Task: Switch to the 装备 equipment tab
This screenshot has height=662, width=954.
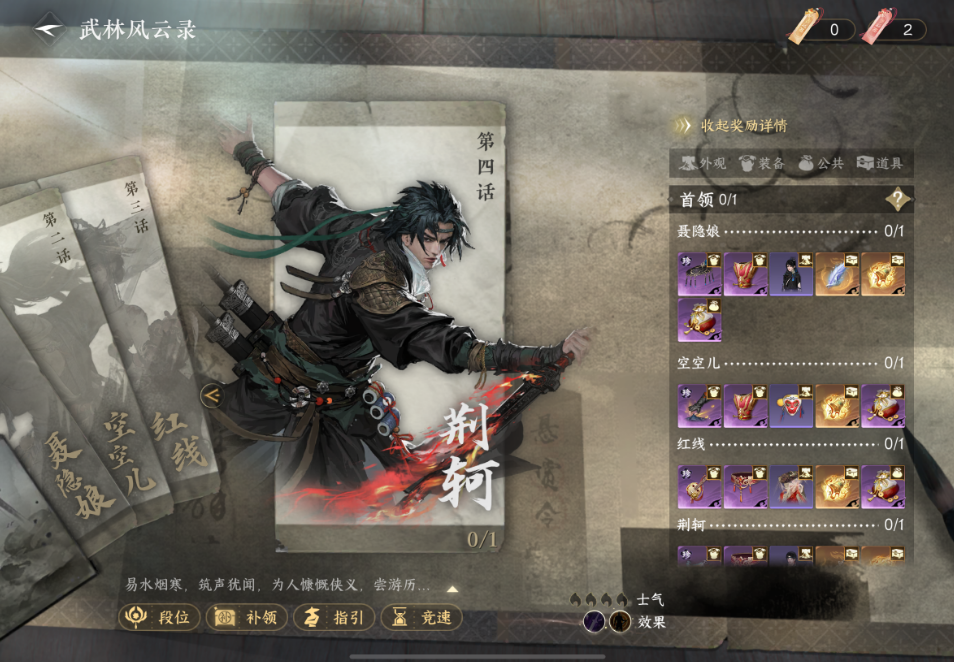Action: click(x=760, y=163)
